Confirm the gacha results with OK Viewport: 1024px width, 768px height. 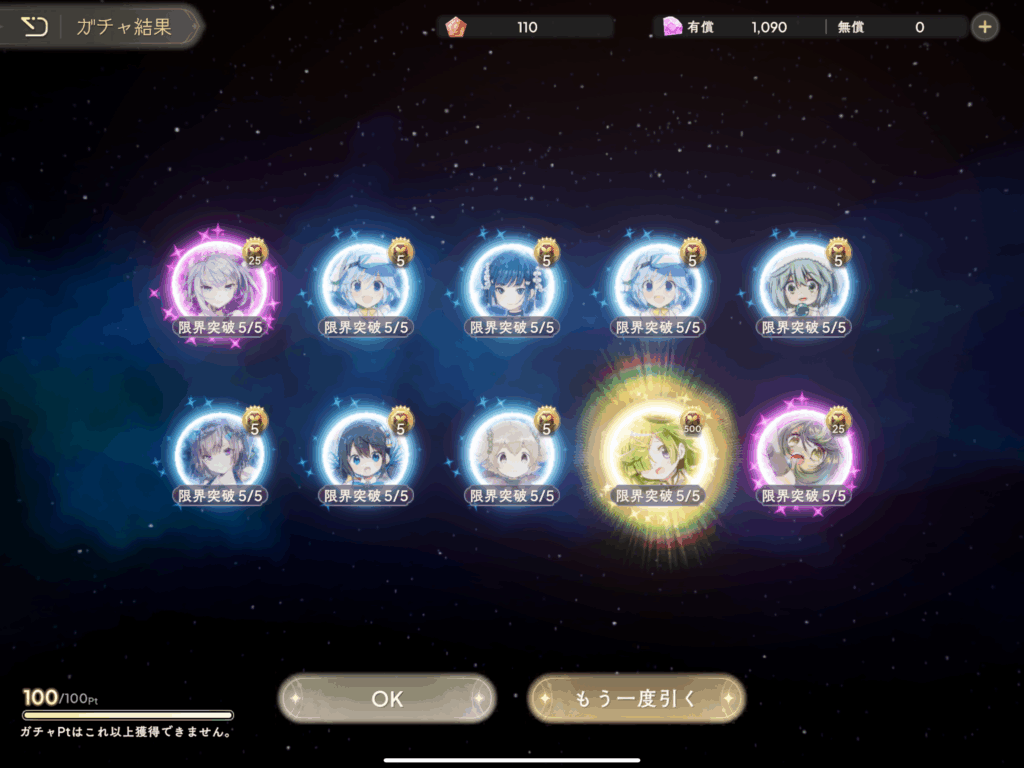click(387, 699)
